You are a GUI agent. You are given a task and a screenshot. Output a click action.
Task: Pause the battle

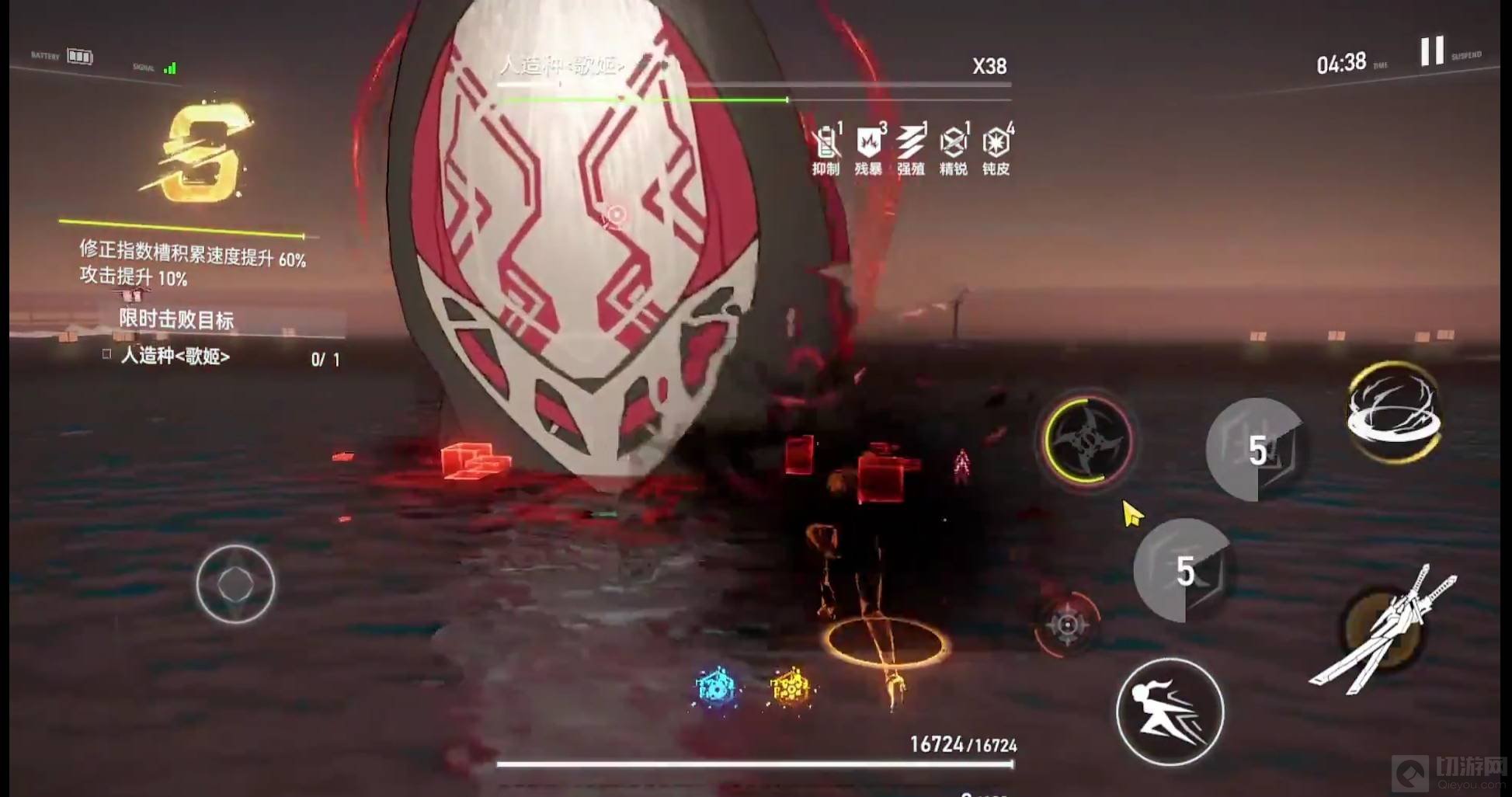(x=1432, y=51)
